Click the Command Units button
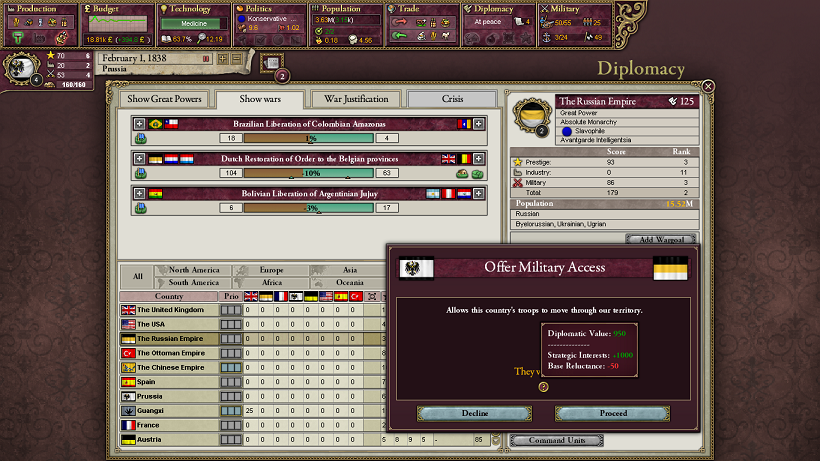Viewport: 820px width, 461px height. click(555, 440)
